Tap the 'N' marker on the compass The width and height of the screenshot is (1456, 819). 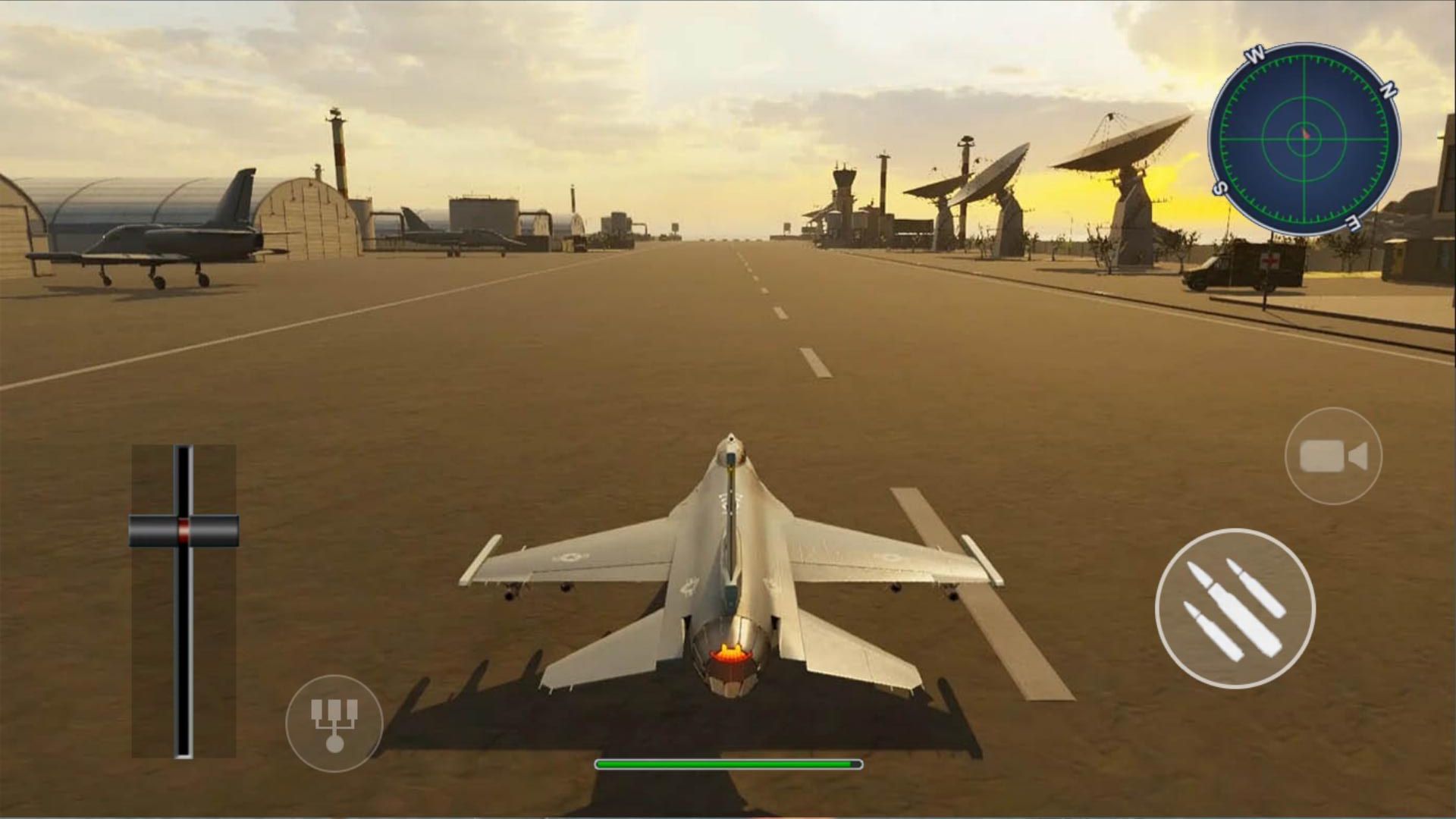click(x=1389, y=89)
